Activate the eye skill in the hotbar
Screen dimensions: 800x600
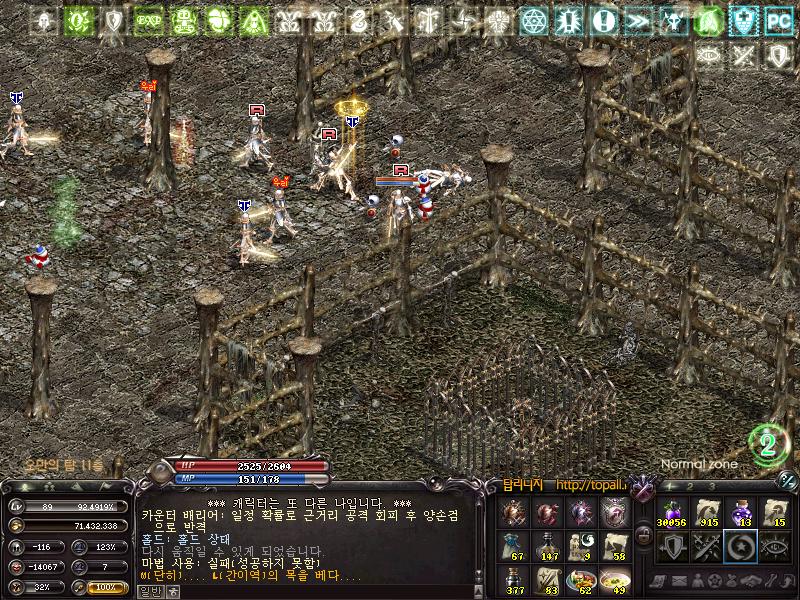pos(775,546)
